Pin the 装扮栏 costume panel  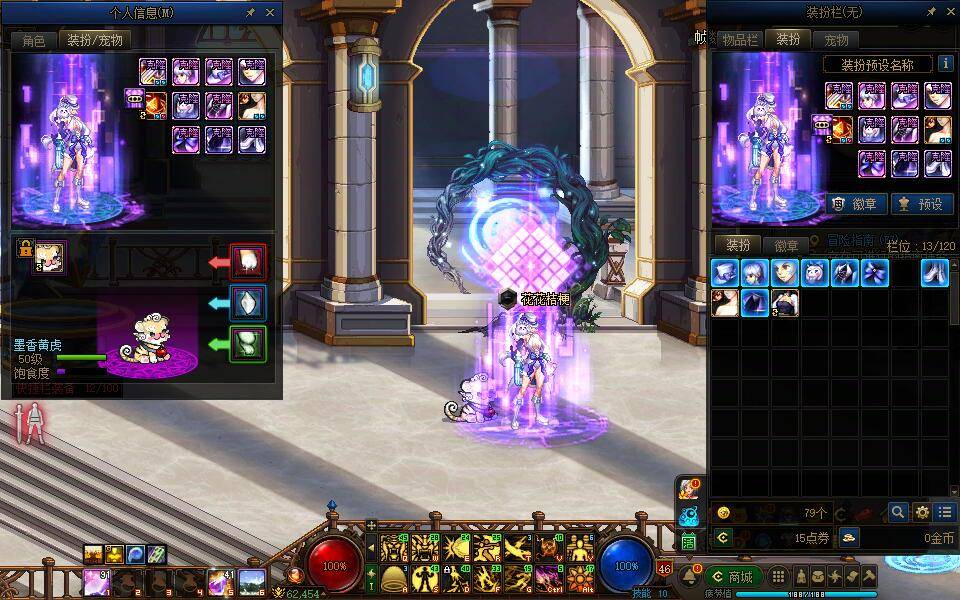(931, 12)
